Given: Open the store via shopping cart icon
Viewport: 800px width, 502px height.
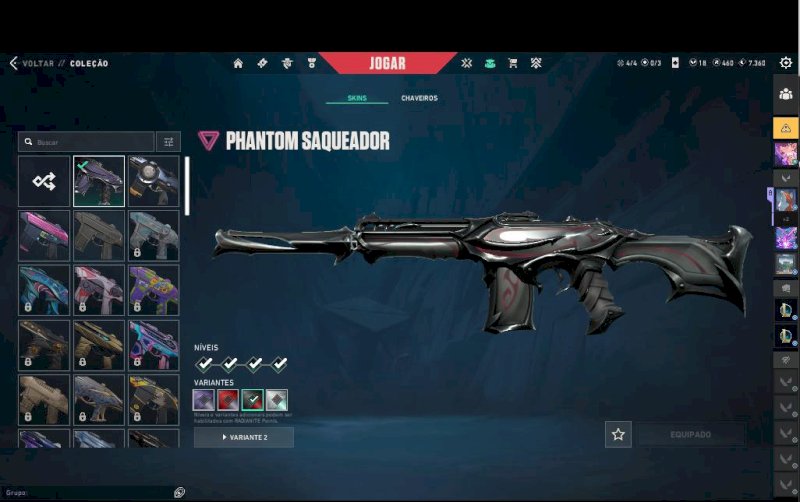Looking at the screenshot, I should click(x=513, y=63).
